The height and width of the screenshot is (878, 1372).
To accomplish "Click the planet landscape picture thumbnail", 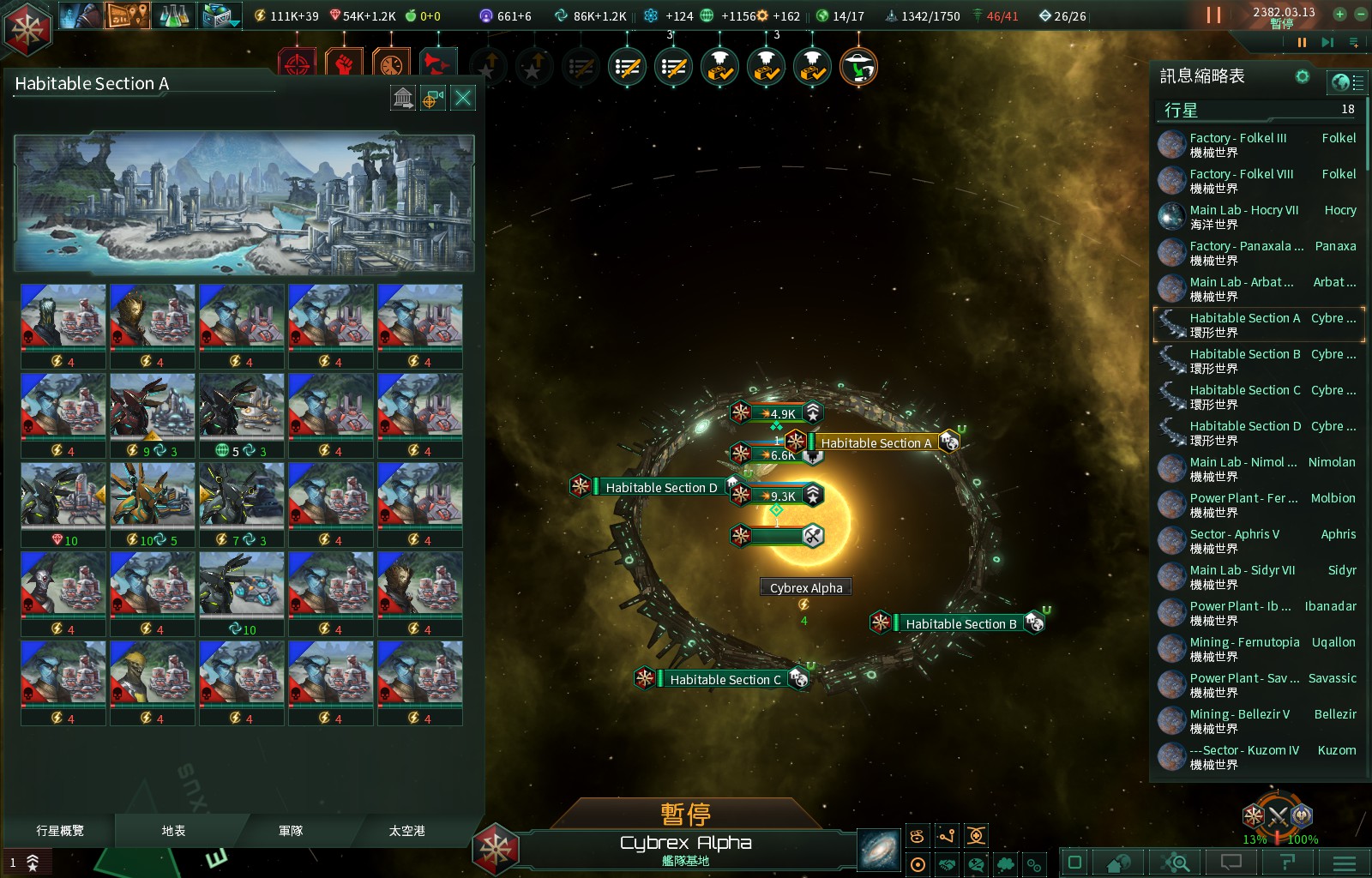I will coord(244,202).
